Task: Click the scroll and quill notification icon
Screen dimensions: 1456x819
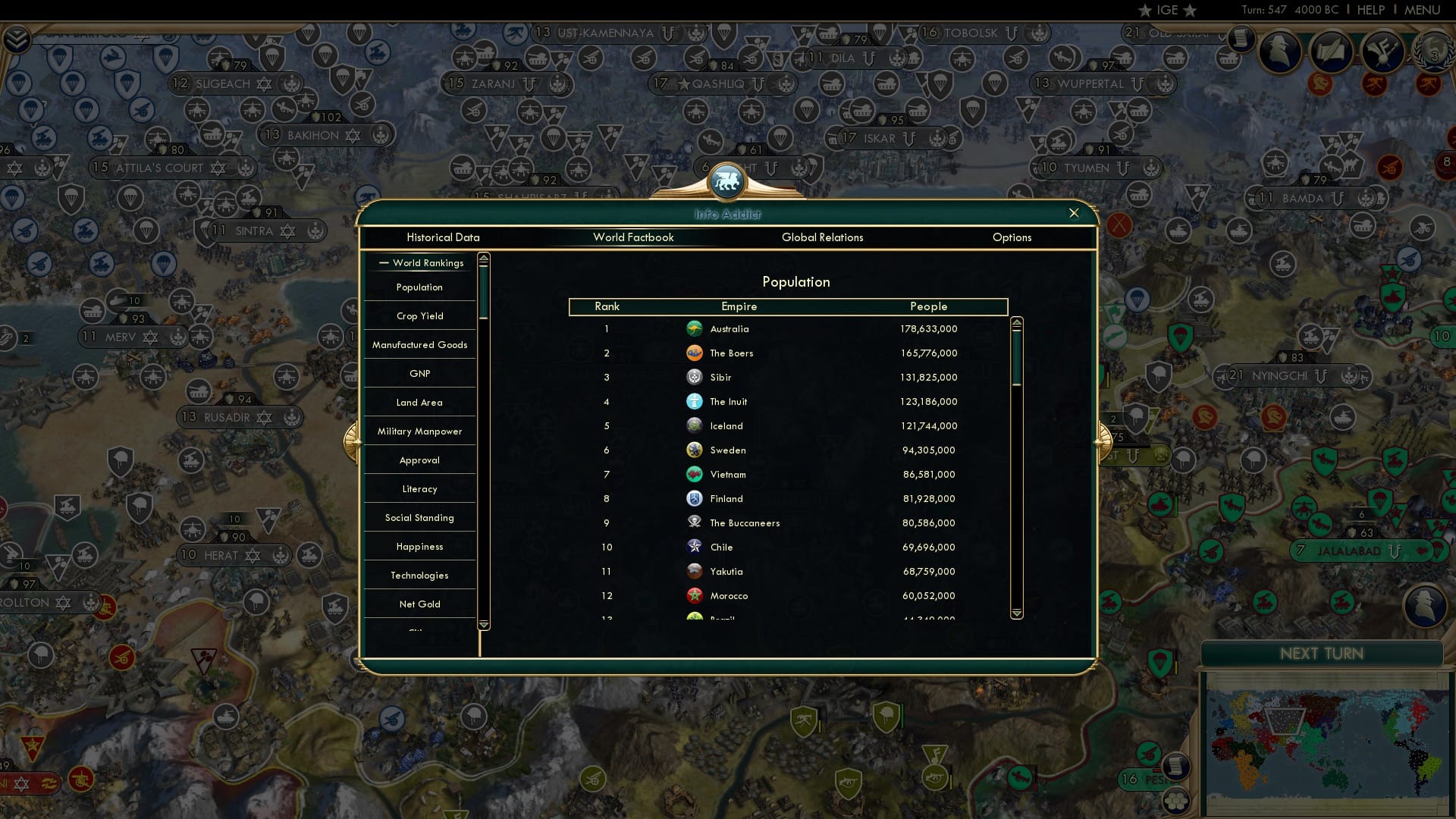Action: point(1332,52)
